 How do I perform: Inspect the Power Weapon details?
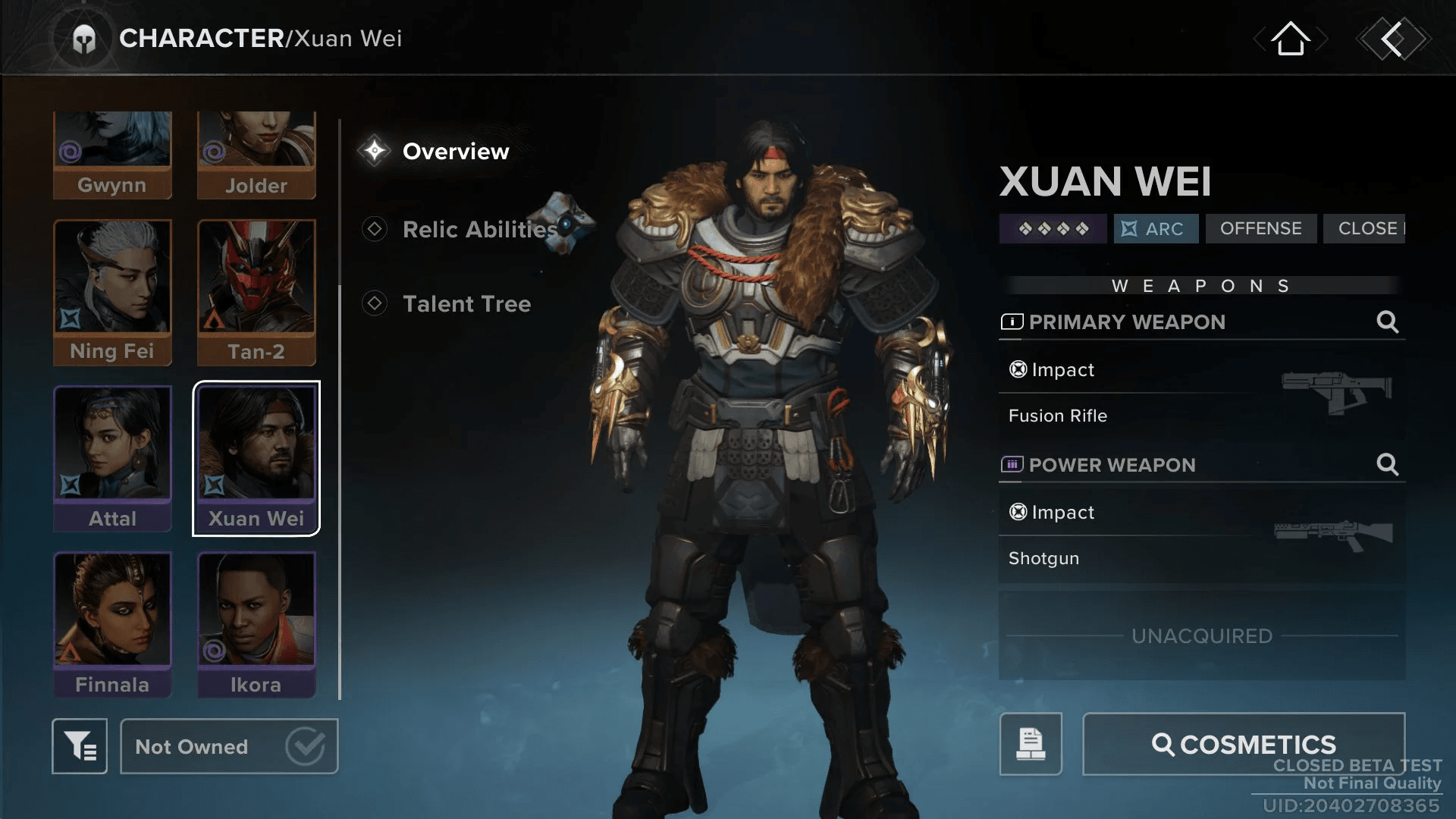coord(1387,464)
